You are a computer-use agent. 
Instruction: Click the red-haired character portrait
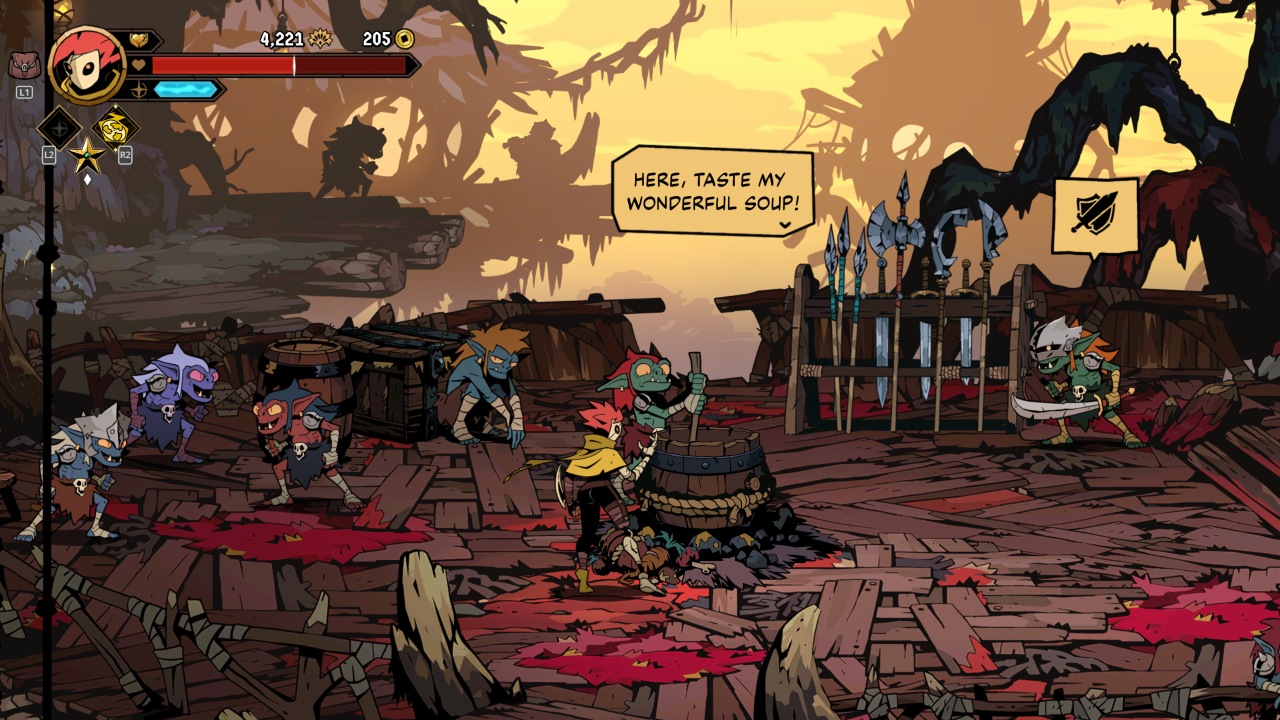point(86,65)
